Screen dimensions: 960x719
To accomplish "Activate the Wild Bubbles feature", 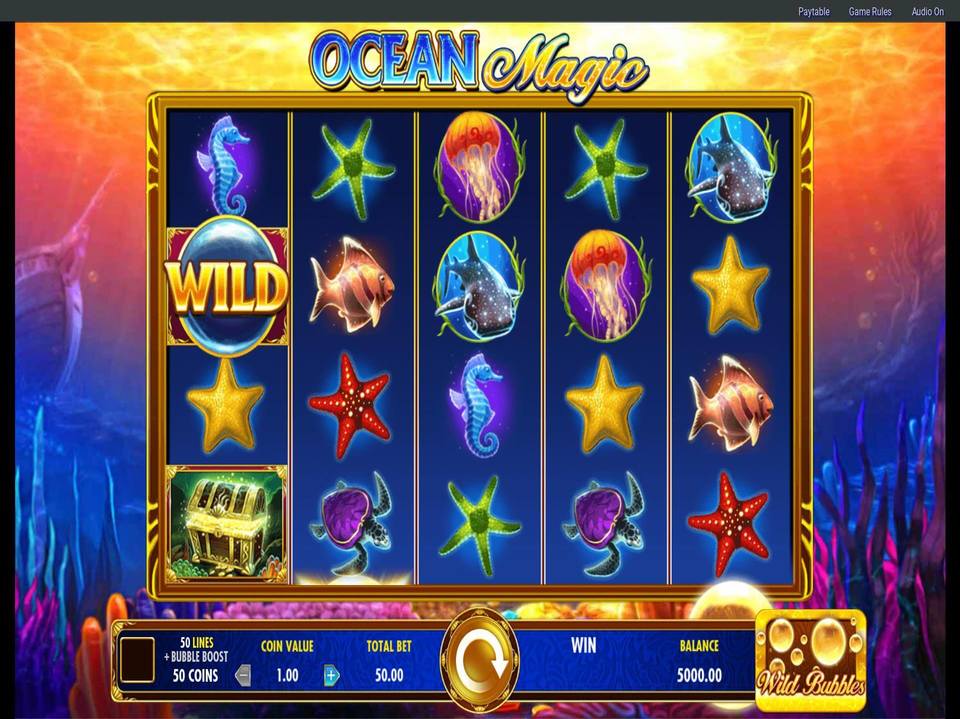I will coord(810,659).
